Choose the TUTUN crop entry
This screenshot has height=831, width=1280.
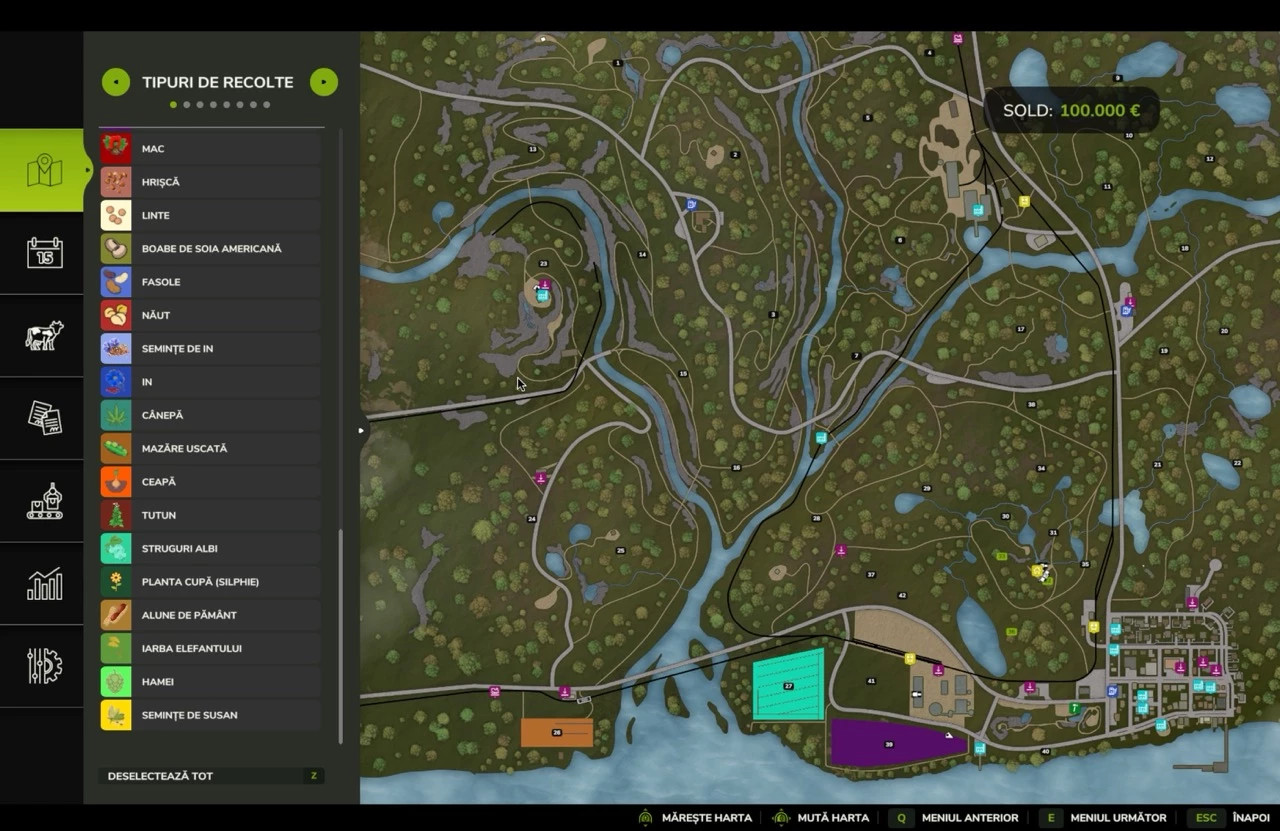click(210, 515)
